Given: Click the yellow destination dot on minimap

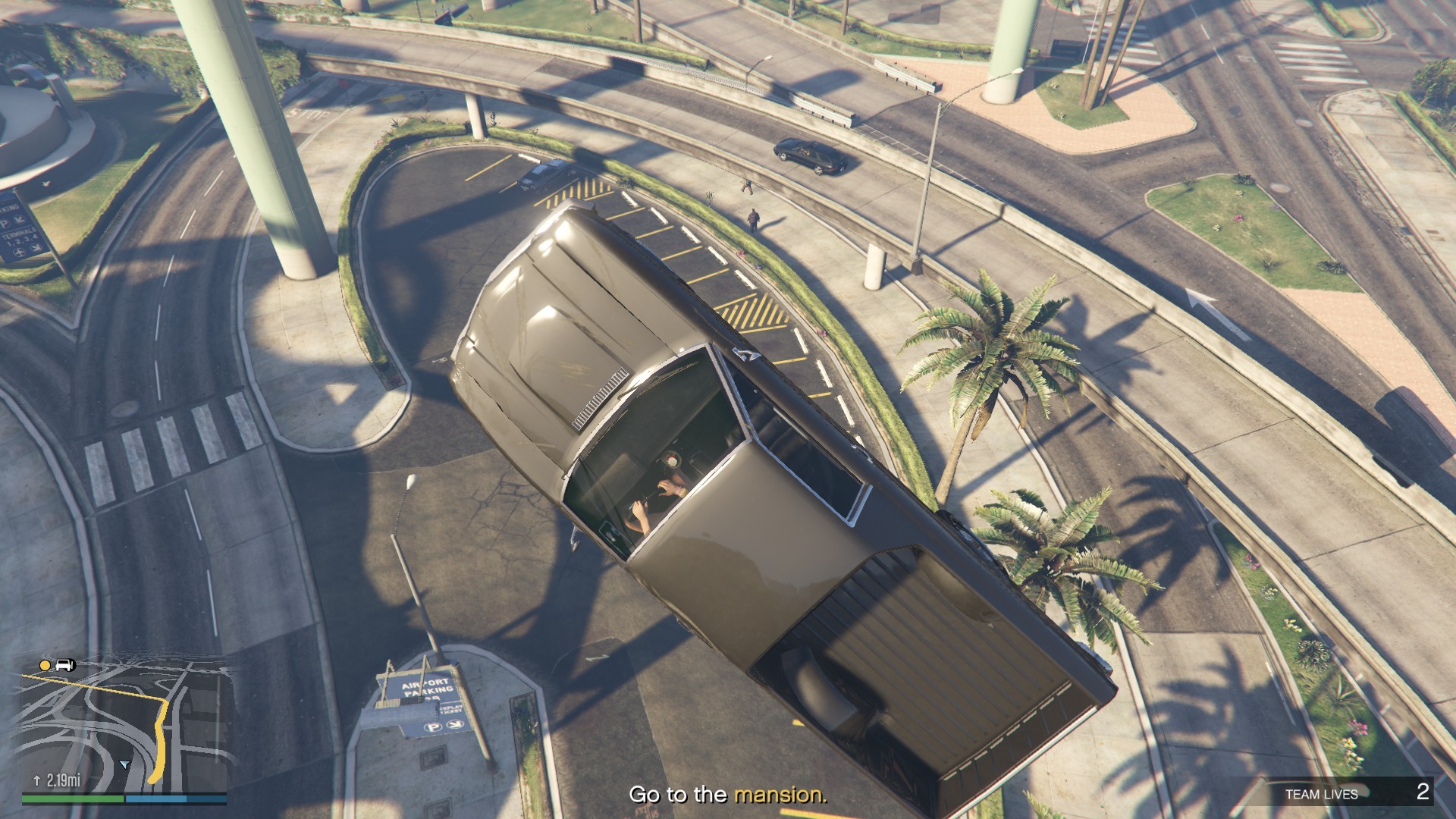Looking at the screenshot, I should pos(45,666).
